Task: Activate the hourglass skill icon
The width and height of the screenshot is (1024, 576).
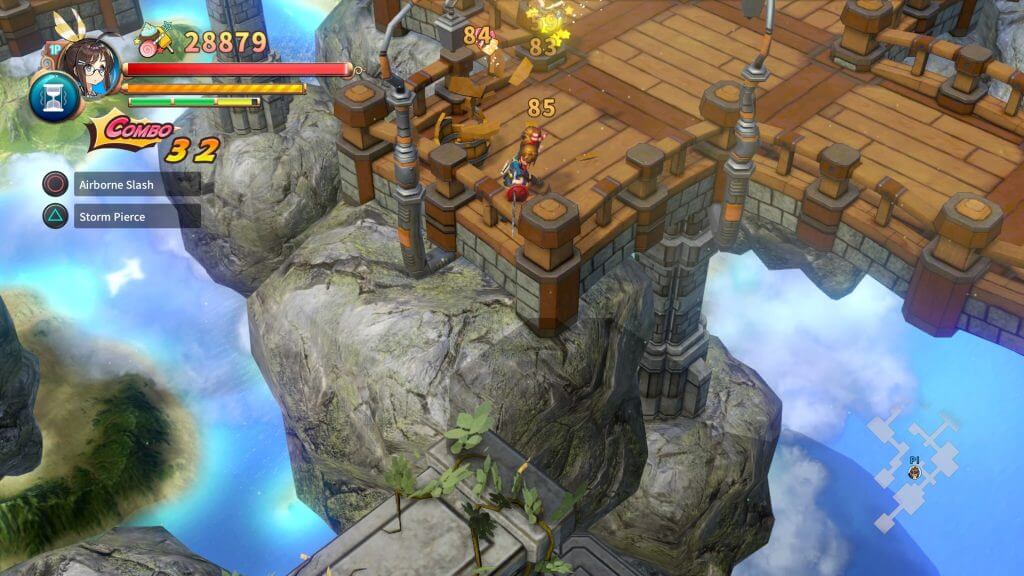Action: (48, 97)
